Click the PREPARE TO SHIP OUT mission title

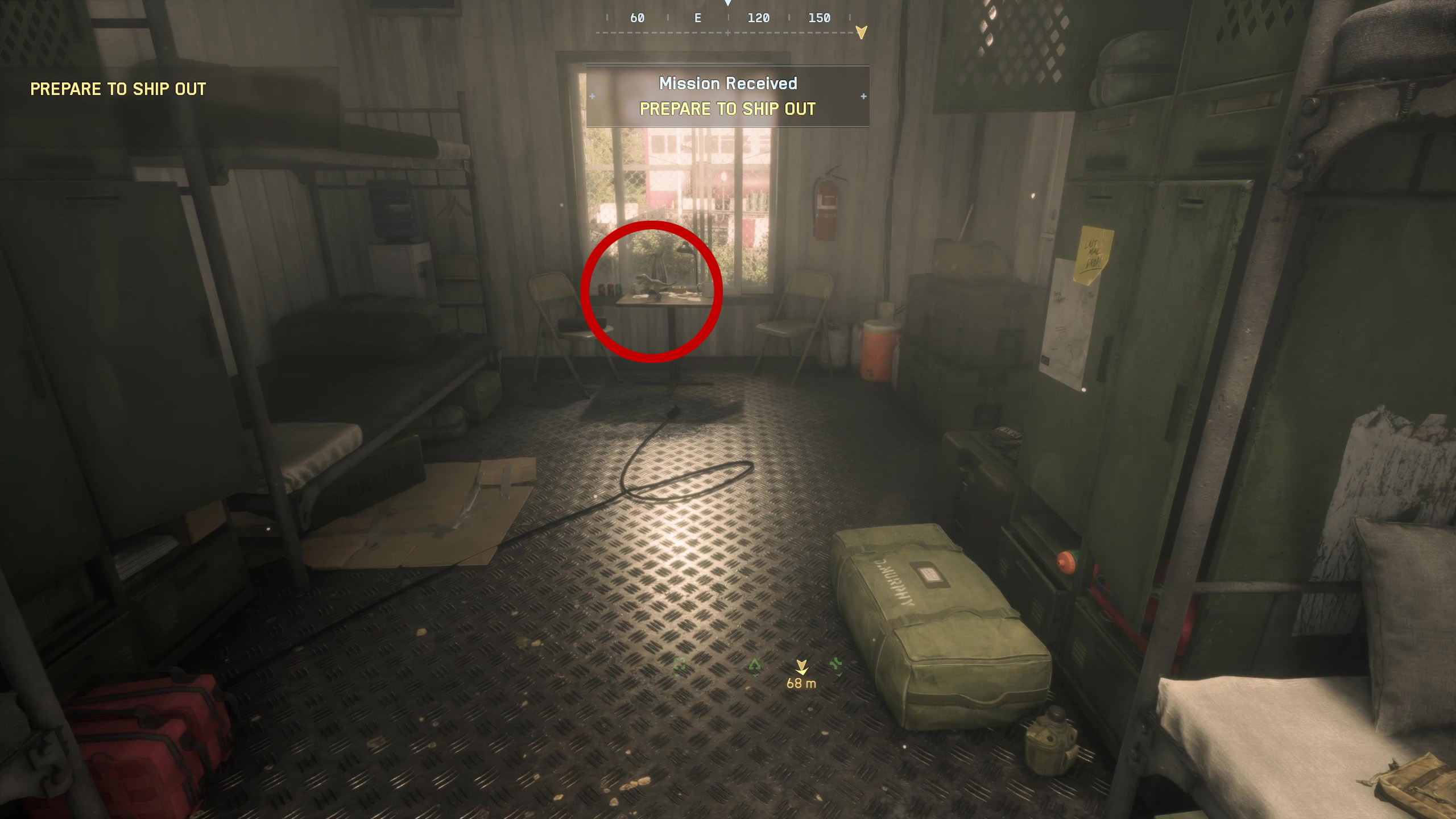pos(728,109)
